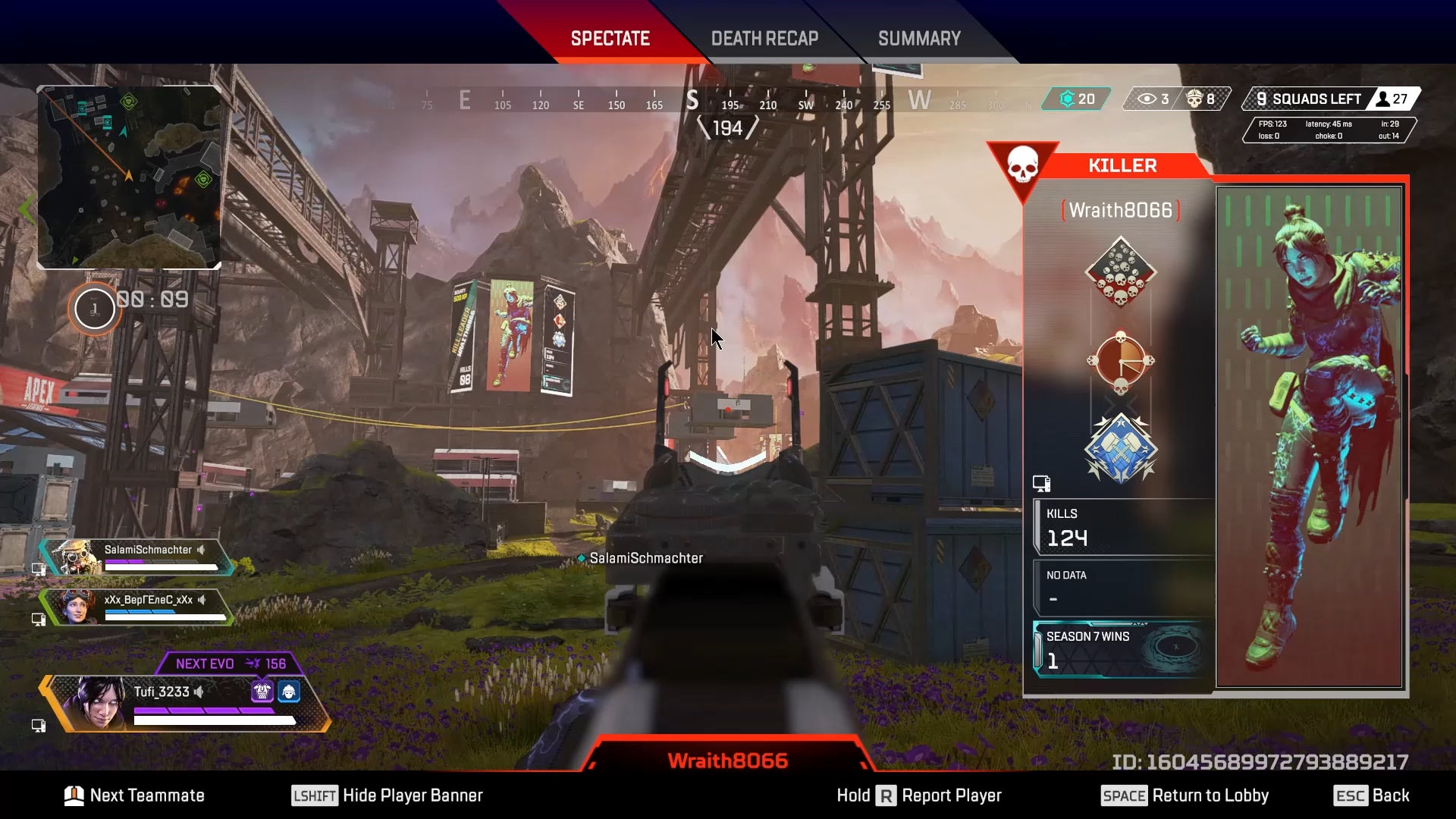Hide the player banner
Image resolution: width=1456 pixels, height=819 pixels.
388,795
